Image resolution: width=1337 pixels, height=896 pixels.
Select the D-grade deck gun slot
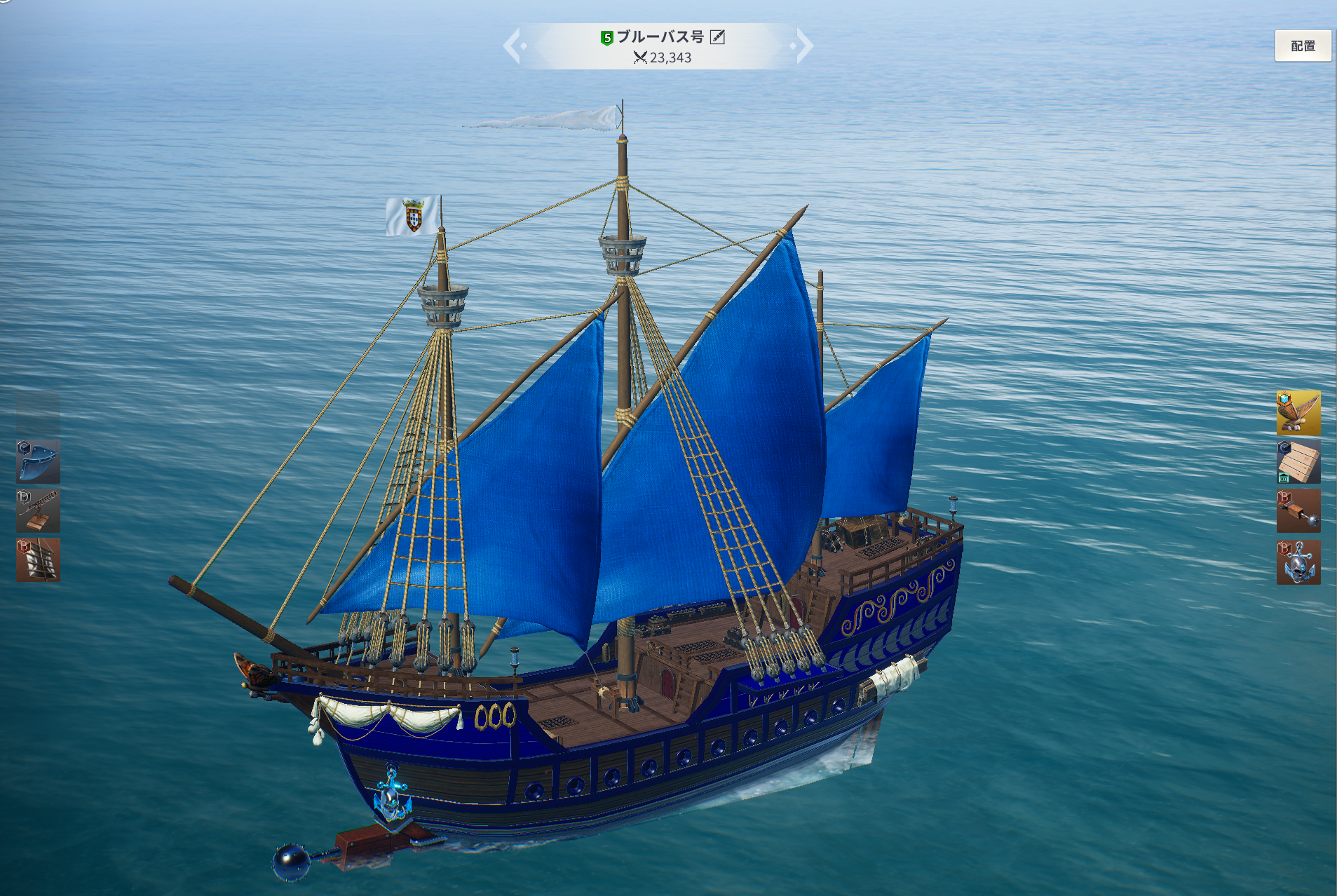point(38,511)
